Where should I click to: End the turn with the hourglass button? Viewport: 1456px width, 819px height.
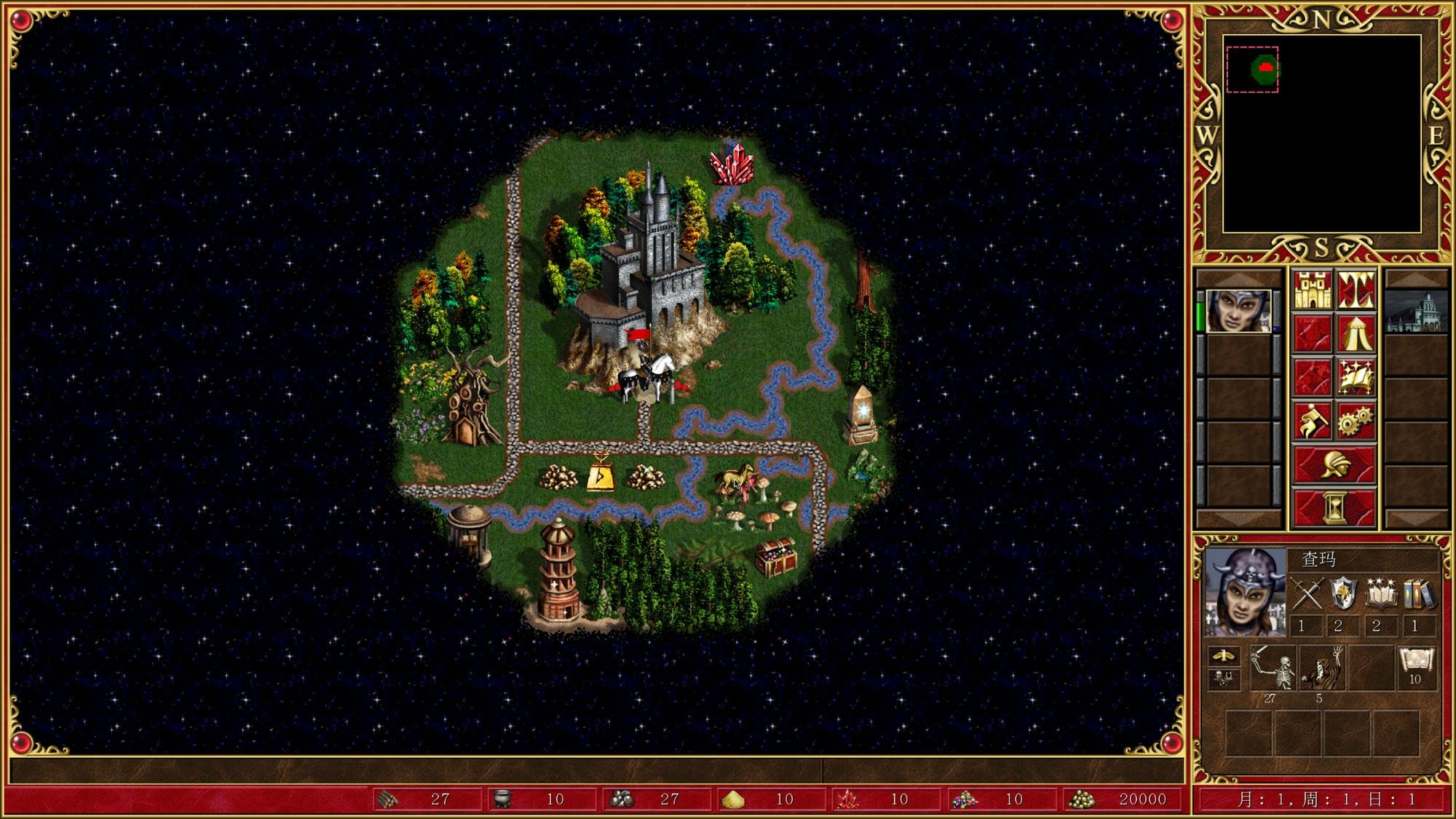[1334, 507]
